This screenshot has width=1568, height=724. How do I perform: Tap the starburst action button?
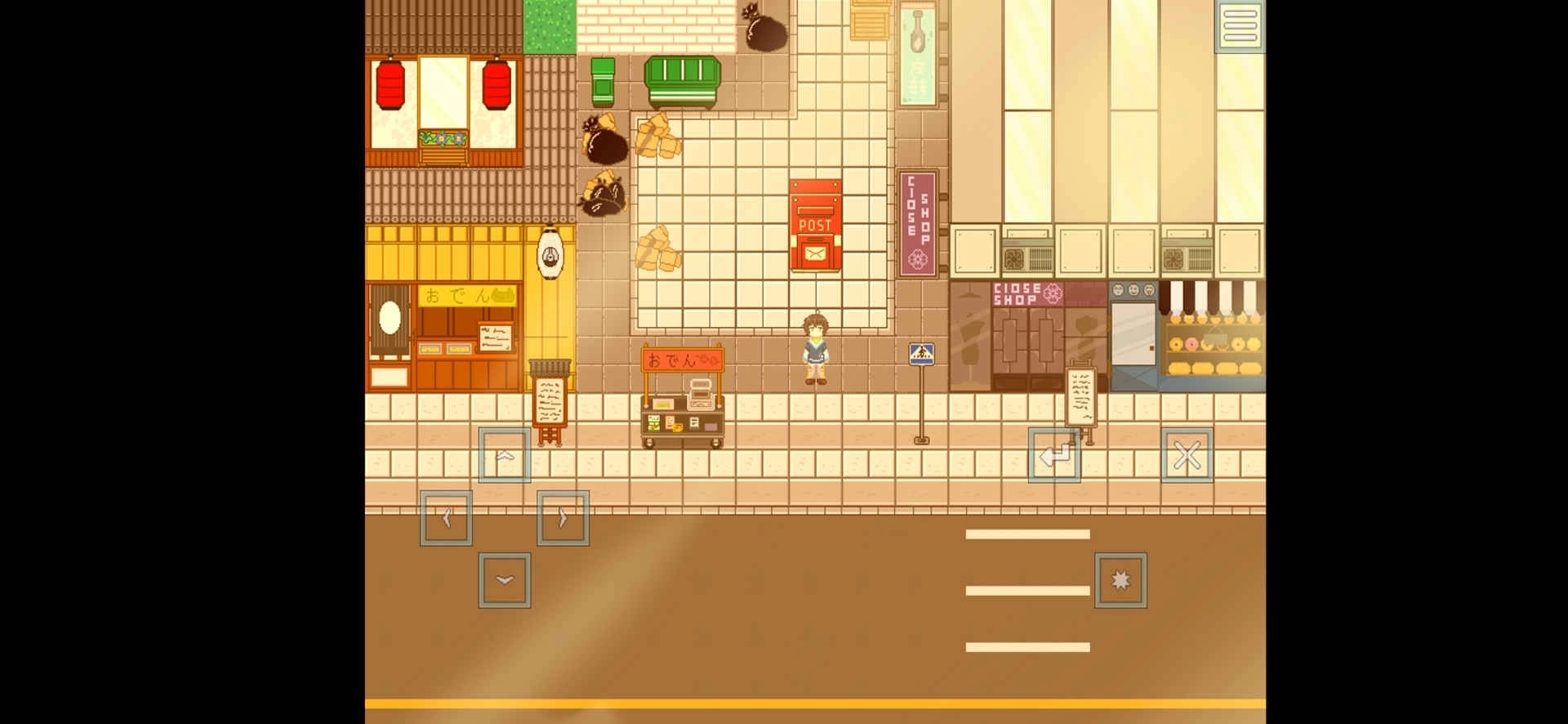coord(1121,580)
